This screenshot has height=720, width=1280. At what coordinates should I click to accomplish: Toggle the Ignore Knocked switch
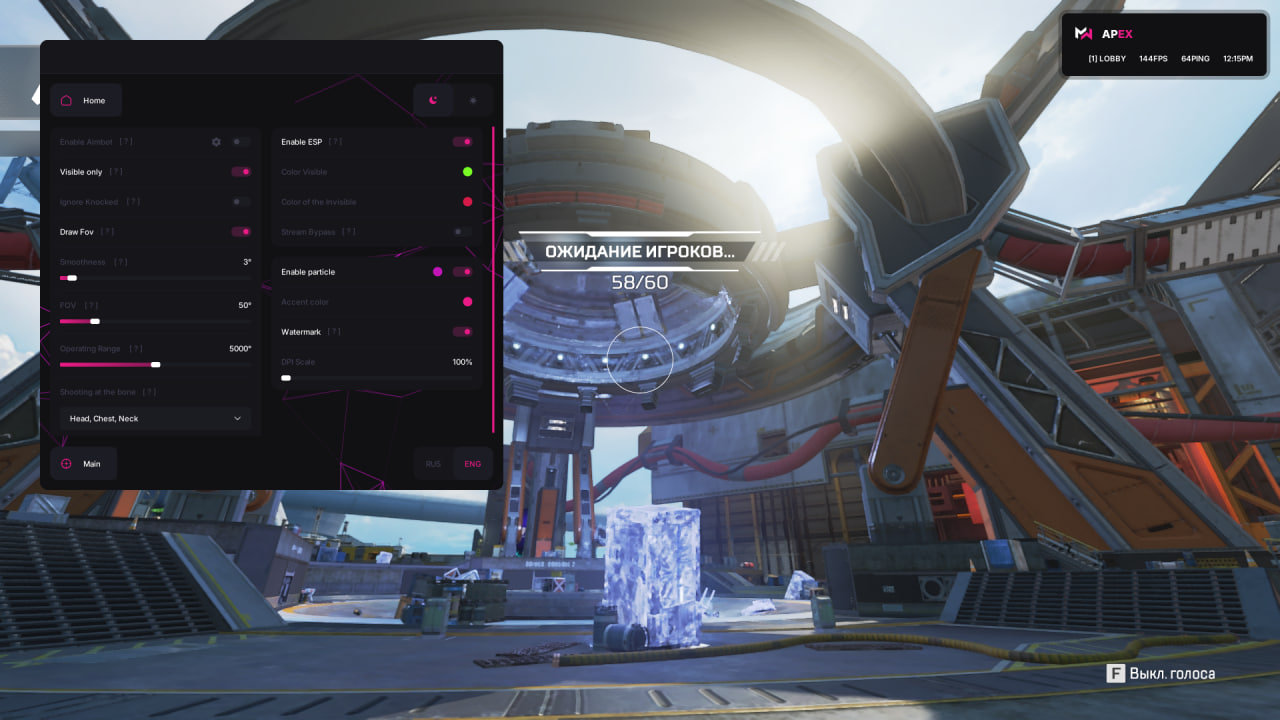pyautogui.click(x=241, y=202)
